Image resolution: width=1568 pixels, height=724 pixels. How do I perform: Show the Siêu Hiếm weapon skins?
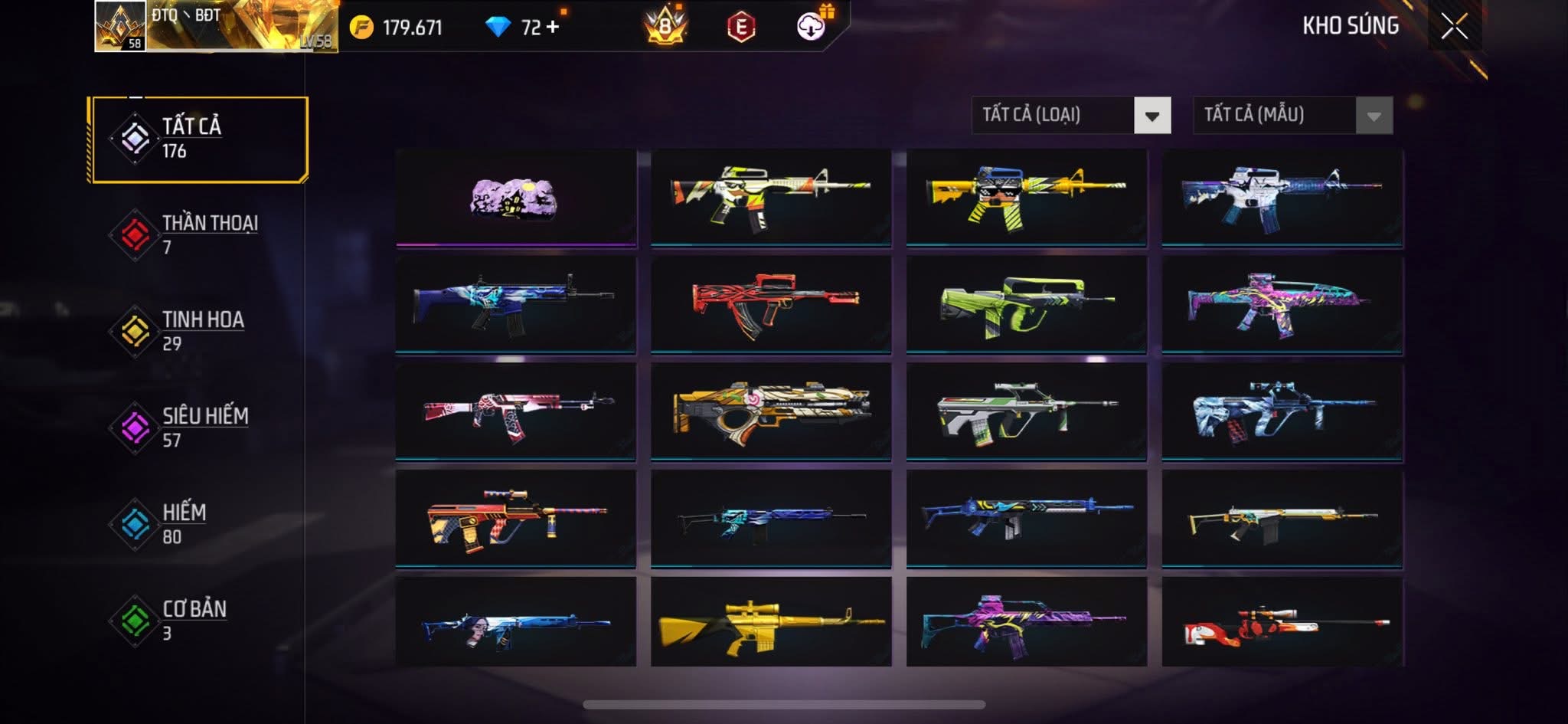point(198,428)
